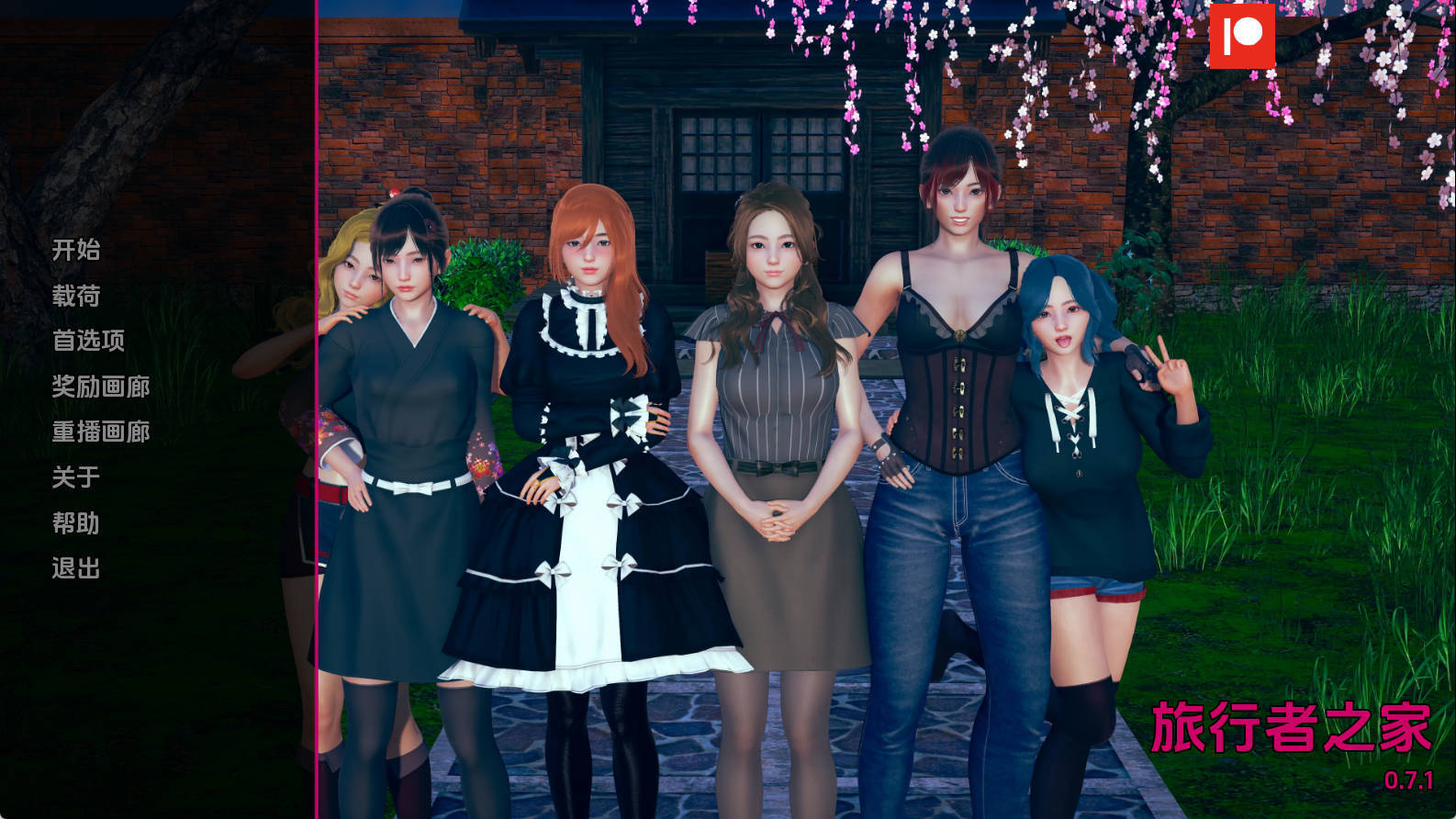Select the tall girl in the corset top

tap(955, 367)
